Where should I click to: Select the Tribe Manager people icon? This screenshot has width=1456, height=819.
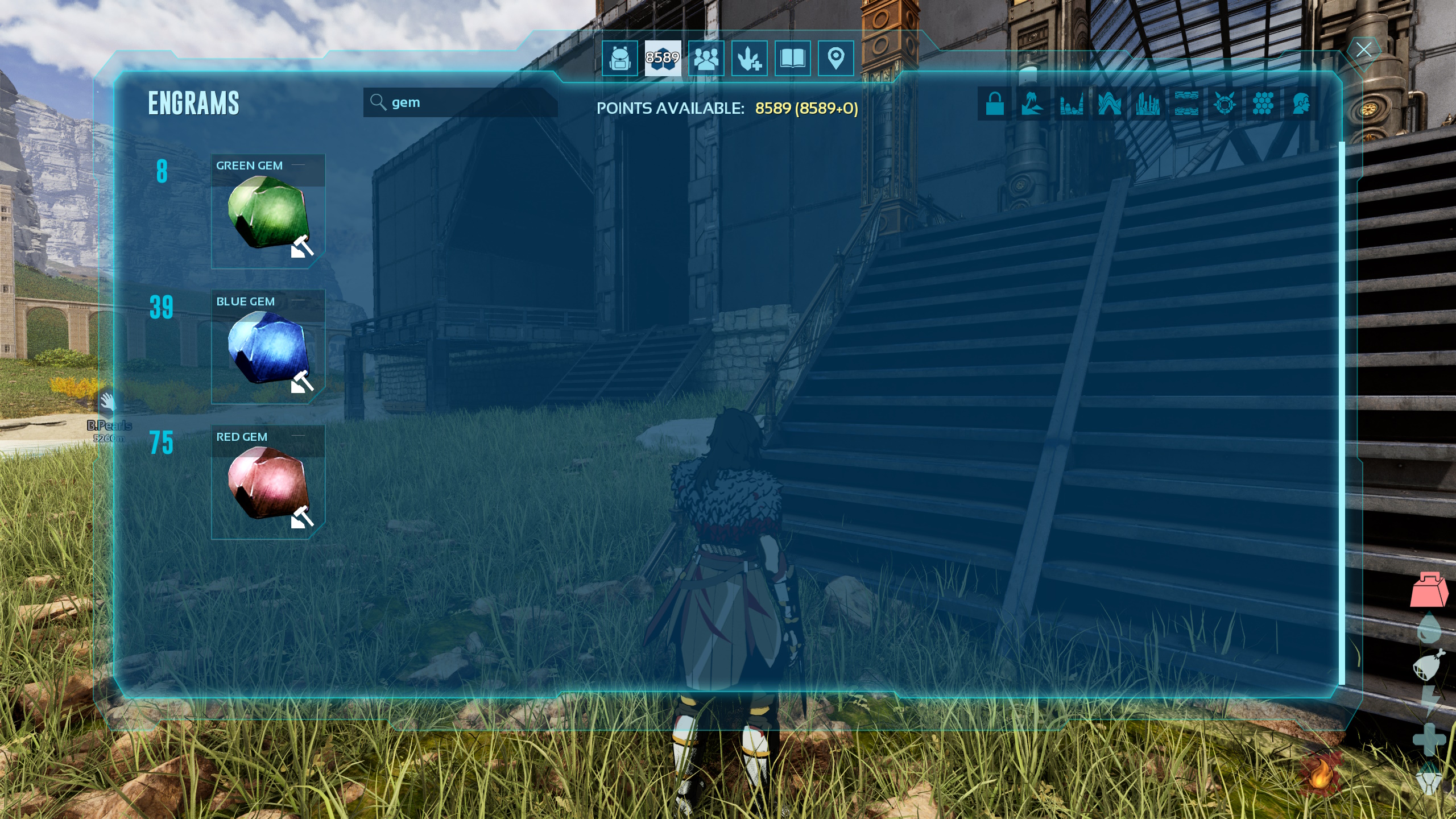click(707, 60)
